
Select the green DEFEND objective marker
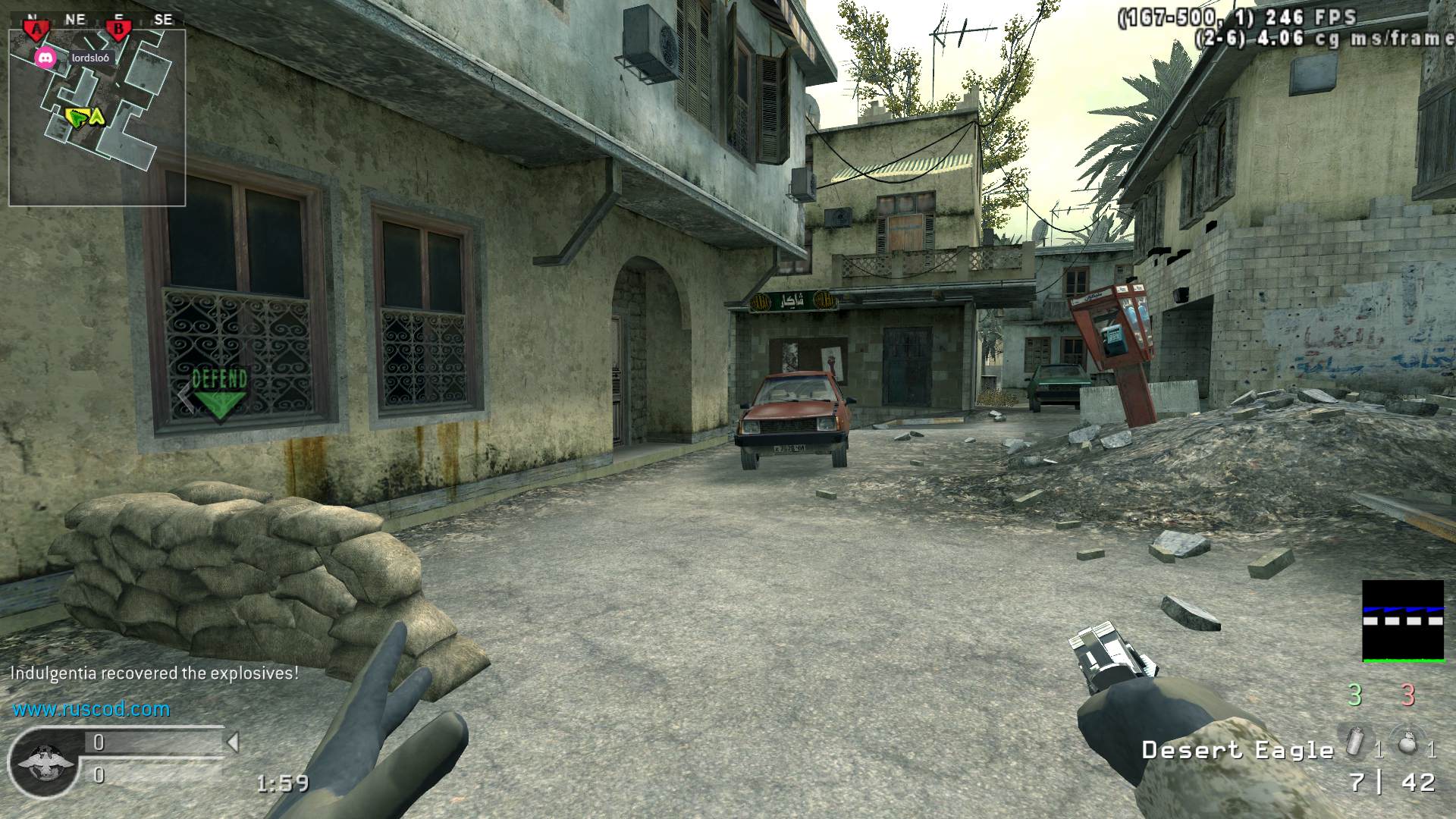click(x=219, y=393)
